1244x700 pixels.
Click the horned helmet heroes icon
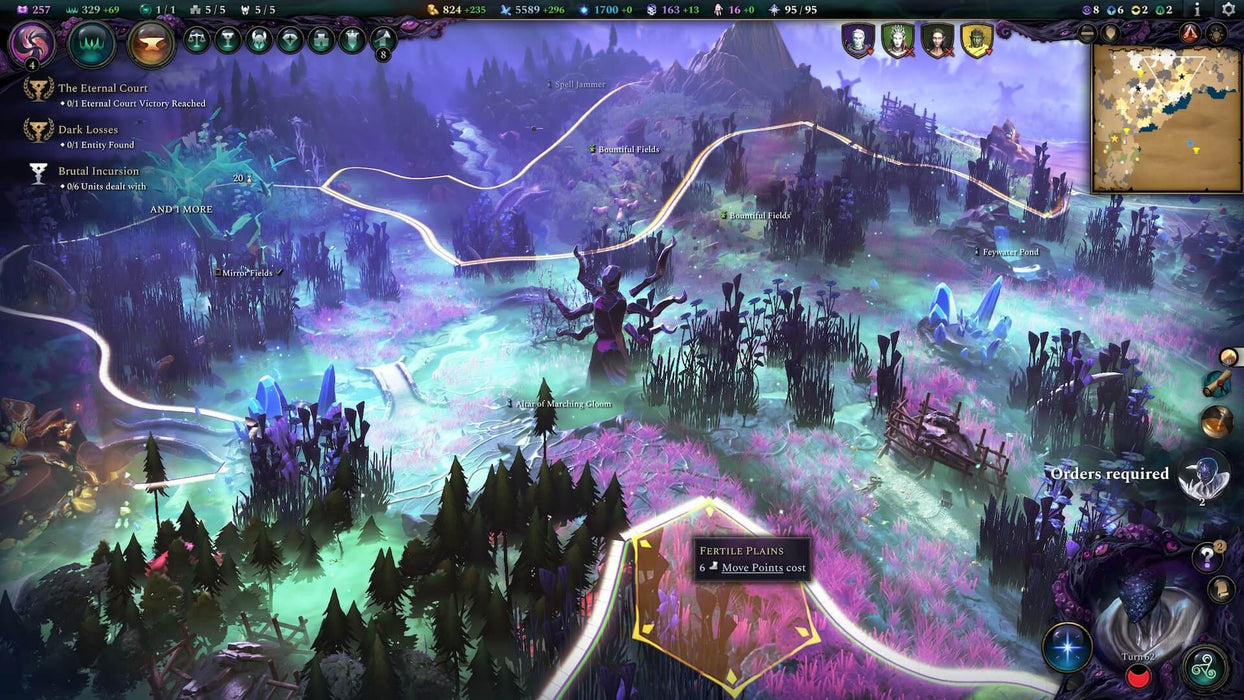click(259, 40)
